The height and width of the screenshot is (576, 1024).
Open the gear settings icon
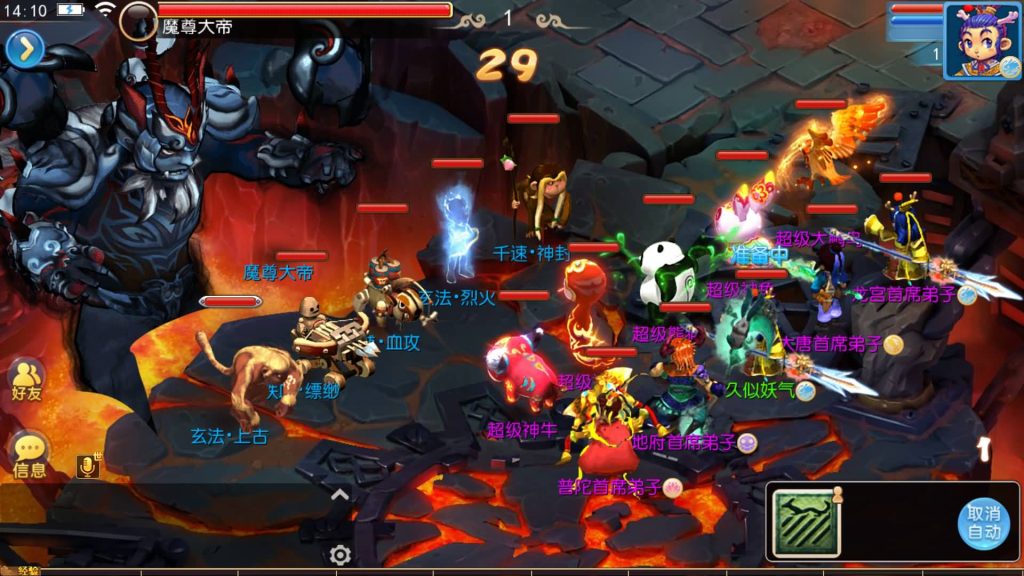tap(340, 555)
